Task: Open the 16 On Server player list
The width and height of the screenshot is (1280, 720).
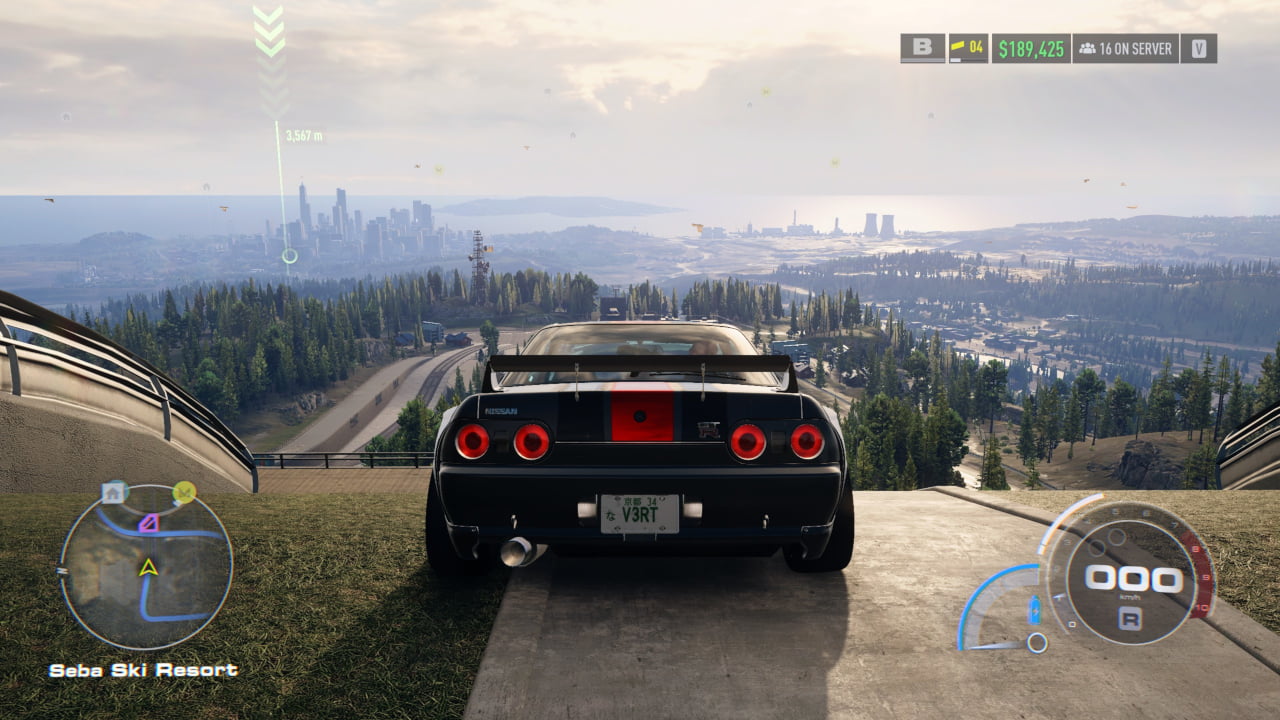Action: [1125, 48]
